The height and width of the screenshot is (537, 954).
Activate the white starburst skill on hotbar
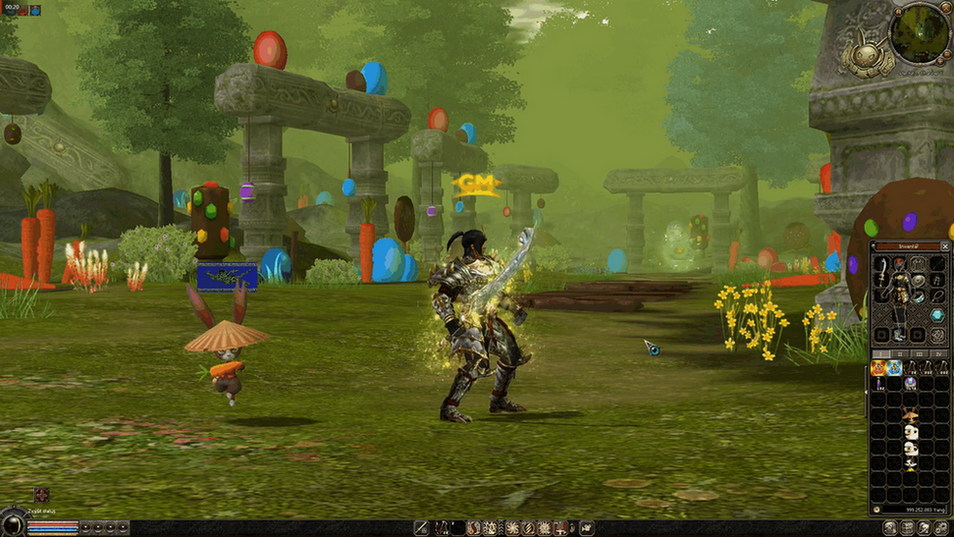[x=512, y=528]
